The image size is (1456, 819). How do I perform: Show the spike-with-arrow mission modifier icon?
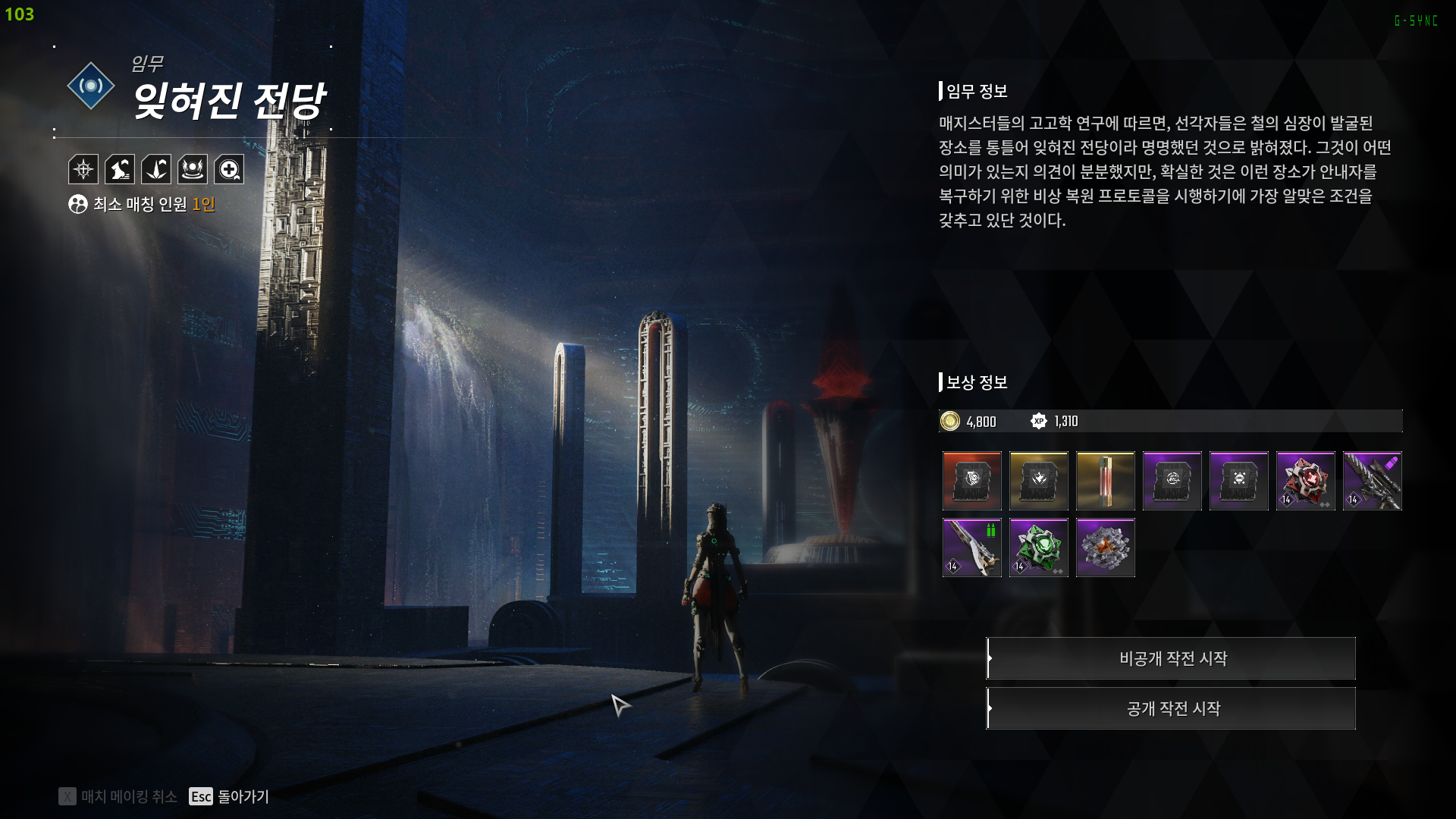[x=156, y=169]
